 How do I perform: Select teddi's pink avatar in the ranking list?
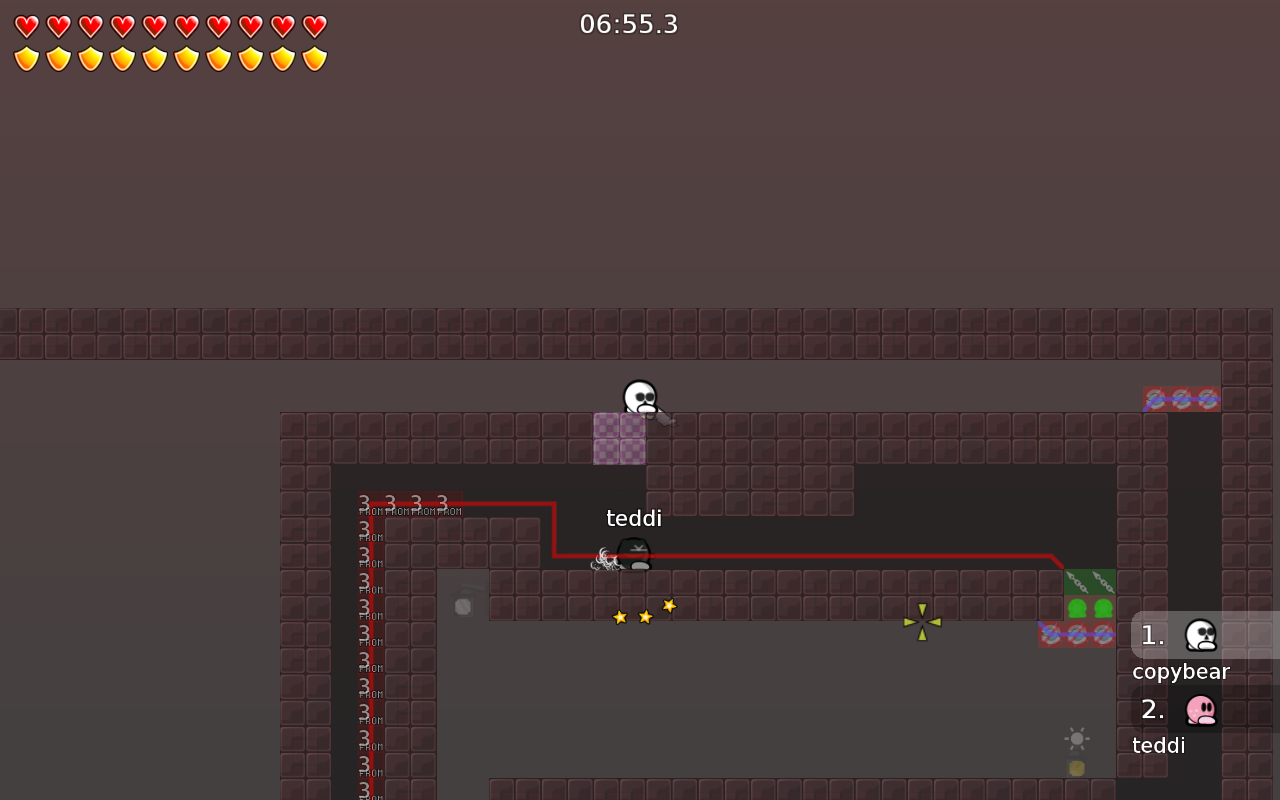point(1201,710)
